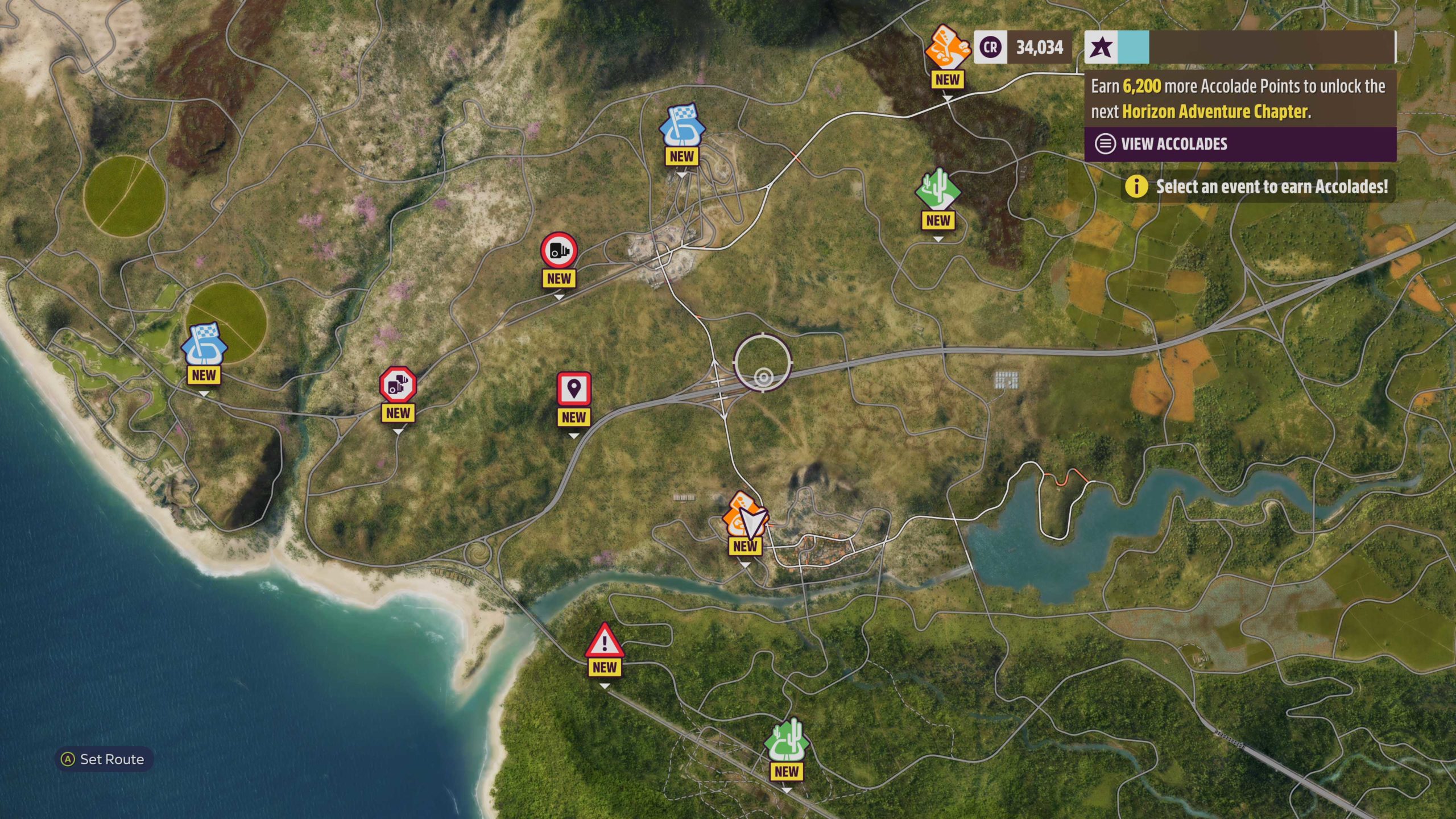Click the red square location pin marker
Viewport: 1456px width, 819px height.
574,390
